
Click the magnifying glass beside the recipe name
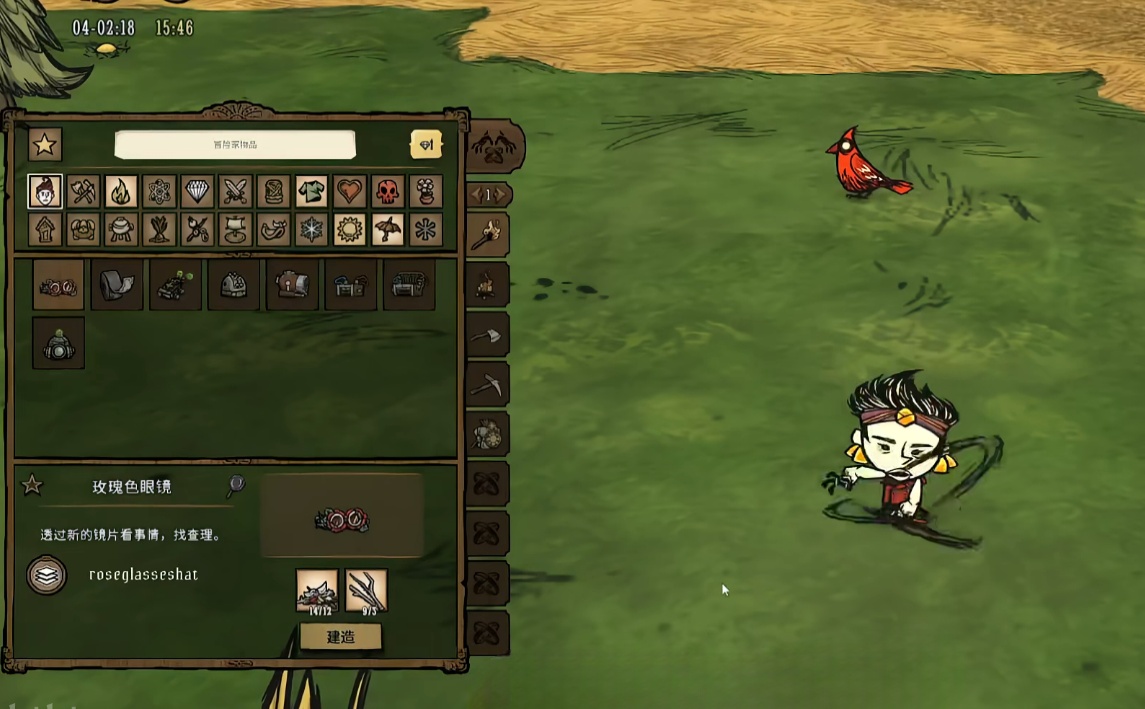coord(236,486)
